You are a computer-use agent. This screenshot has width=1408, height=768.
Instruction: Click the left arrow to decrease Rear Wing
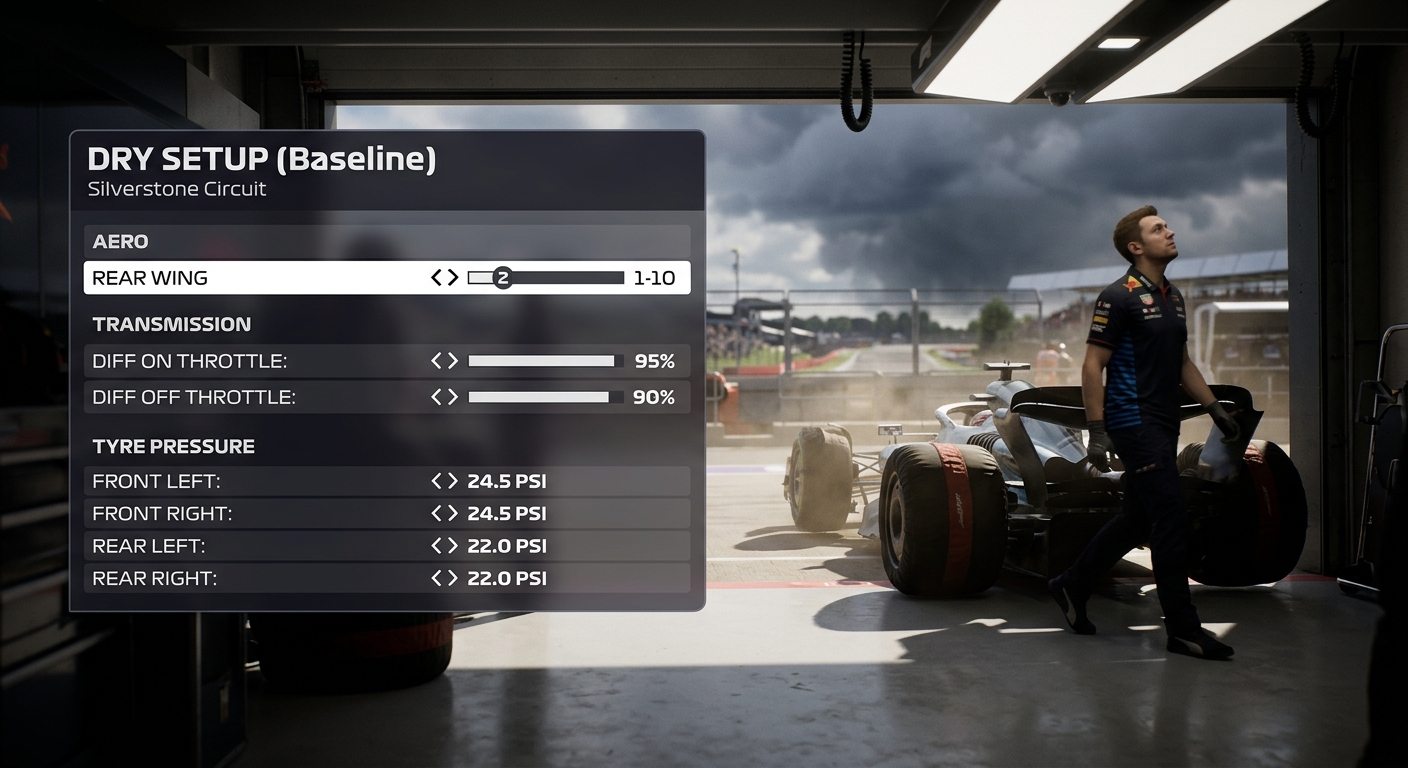click(x=436, y=277)
